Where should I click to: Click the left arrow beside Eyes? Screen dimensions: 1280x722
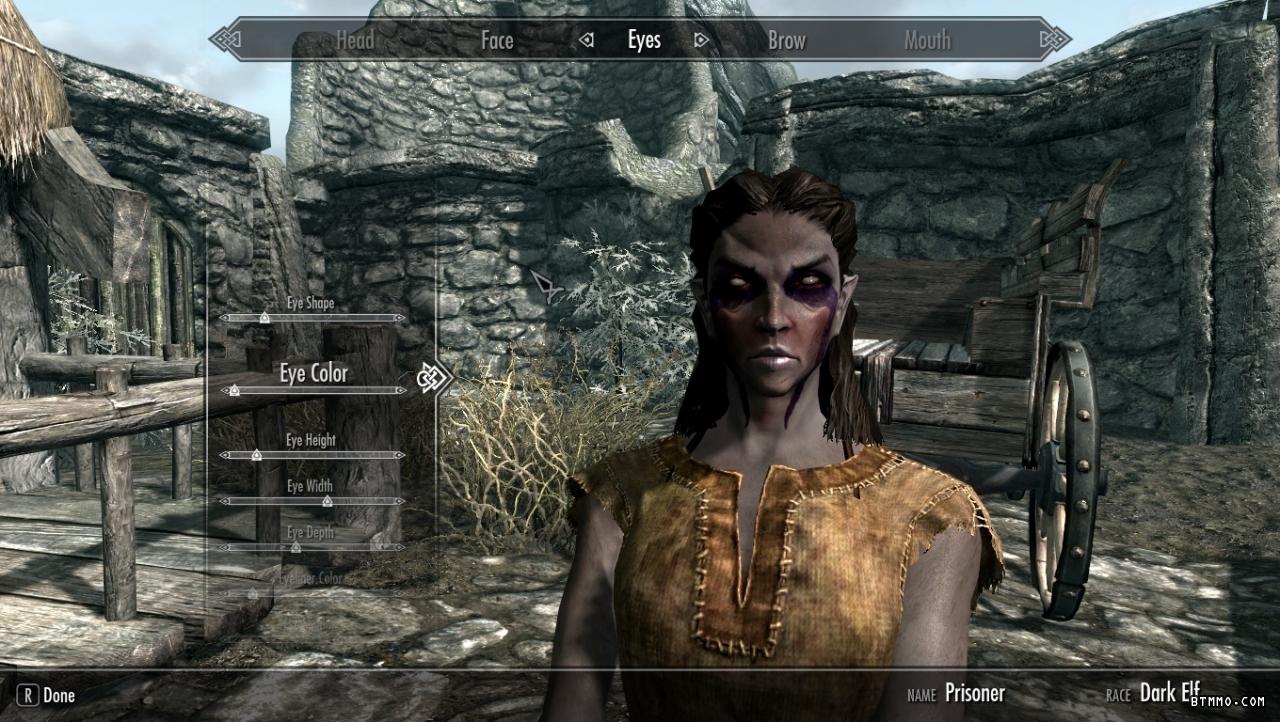(x=587, y=41)
